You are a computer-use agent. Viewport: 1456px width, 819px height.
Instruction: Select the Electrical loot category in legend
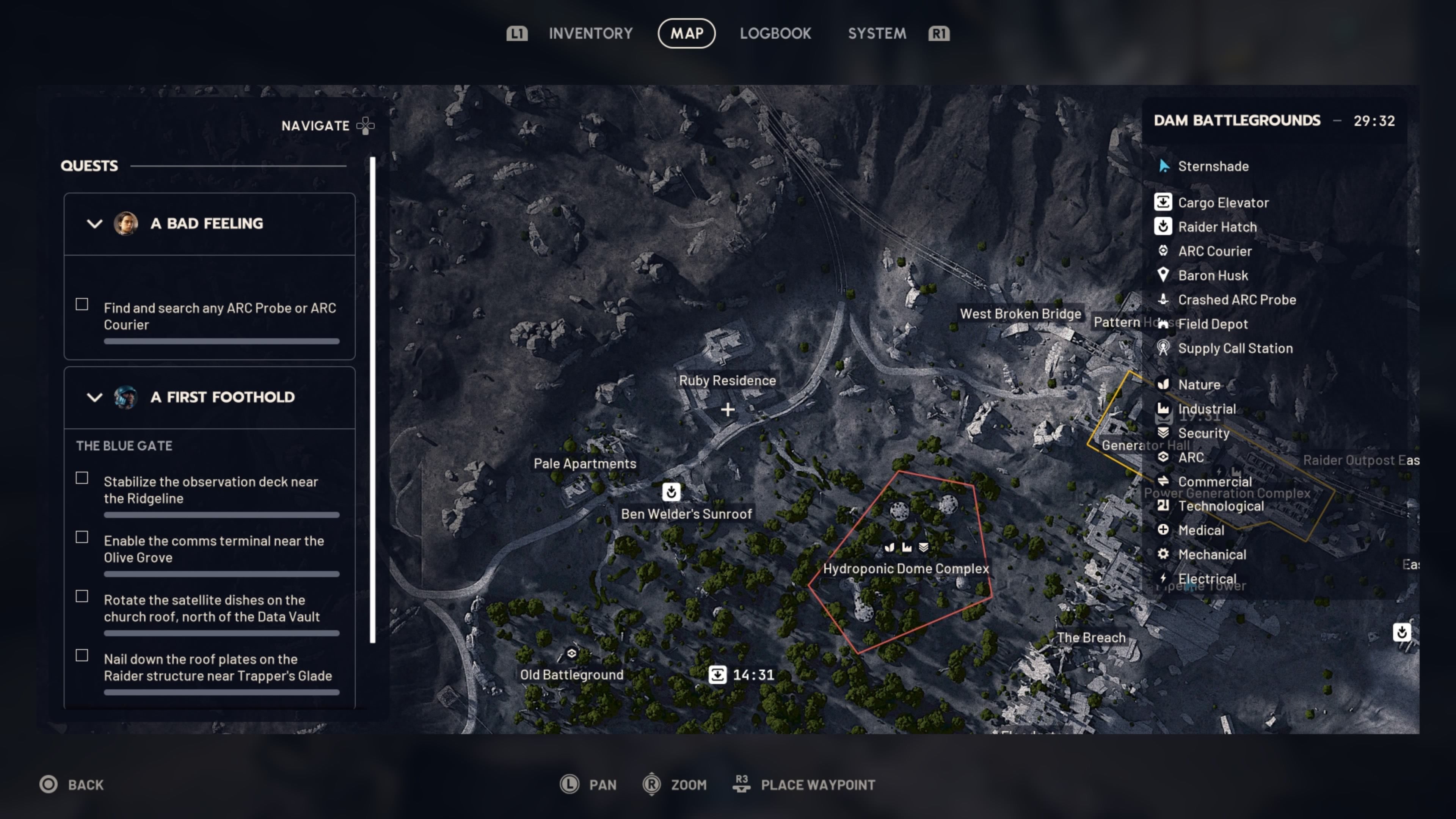[x=1206, y=579]
